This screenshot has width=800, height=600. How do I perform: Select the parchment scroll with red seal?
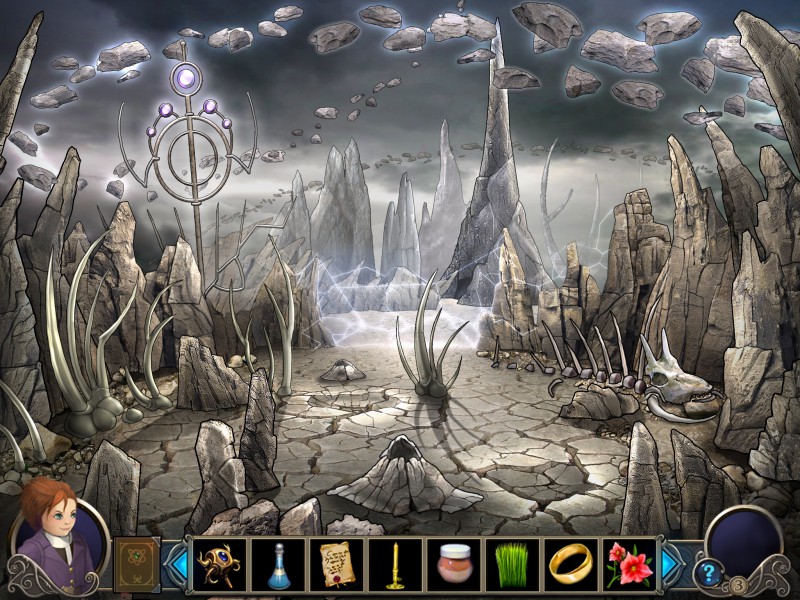pyautogui.click(x=334, y=565)
